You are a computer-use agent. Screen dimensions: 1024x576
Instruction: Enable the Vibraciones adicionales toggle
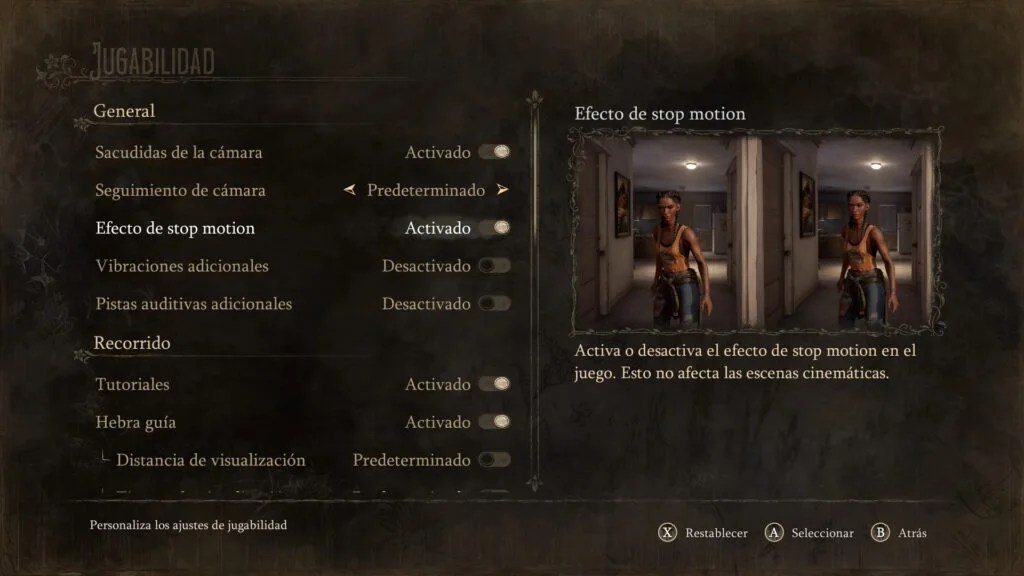tap(494, 266)
